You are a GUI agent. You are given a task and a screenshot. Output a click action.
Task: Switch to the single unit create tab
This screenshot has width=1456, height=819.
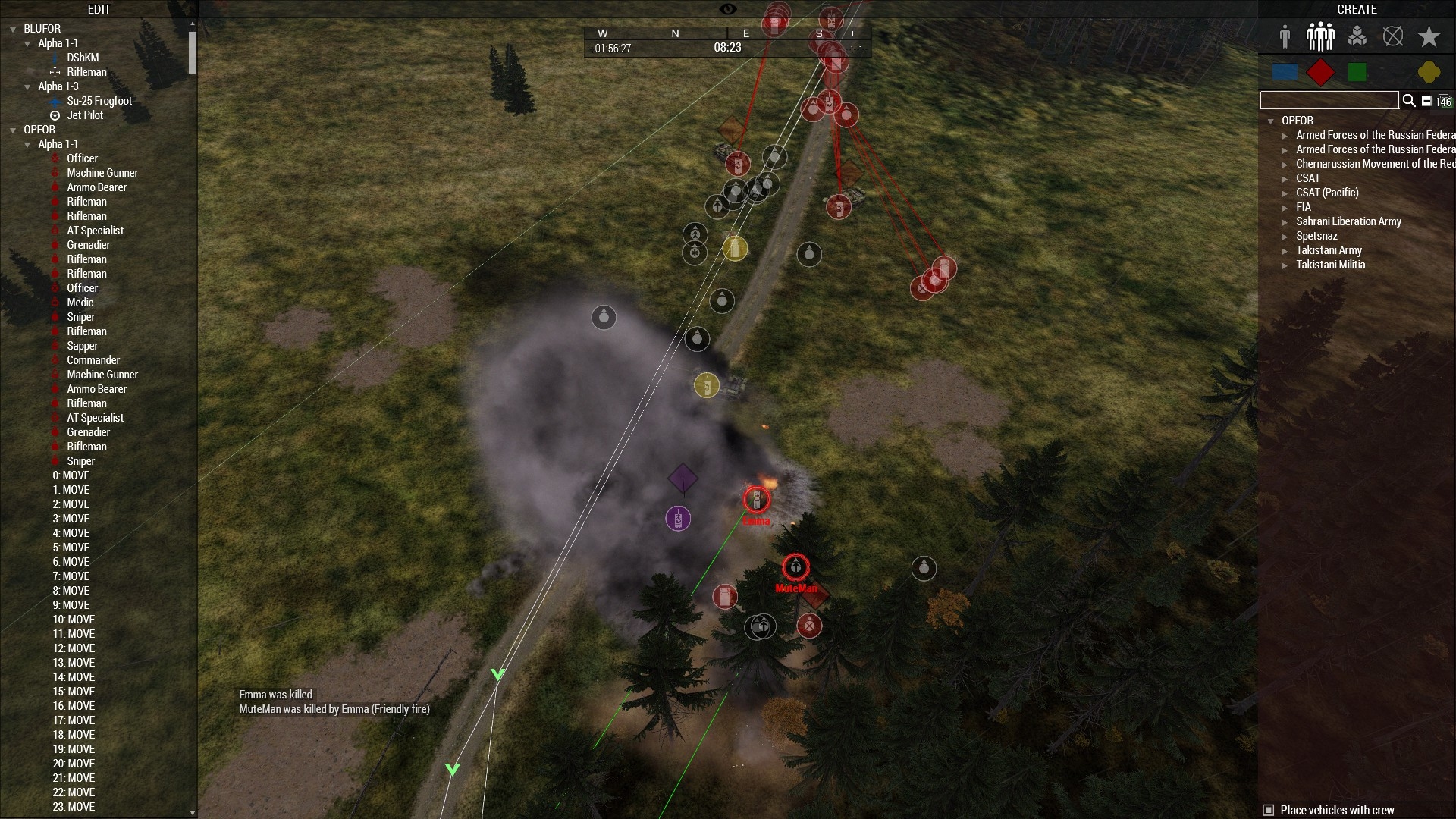click(1285, 36)
